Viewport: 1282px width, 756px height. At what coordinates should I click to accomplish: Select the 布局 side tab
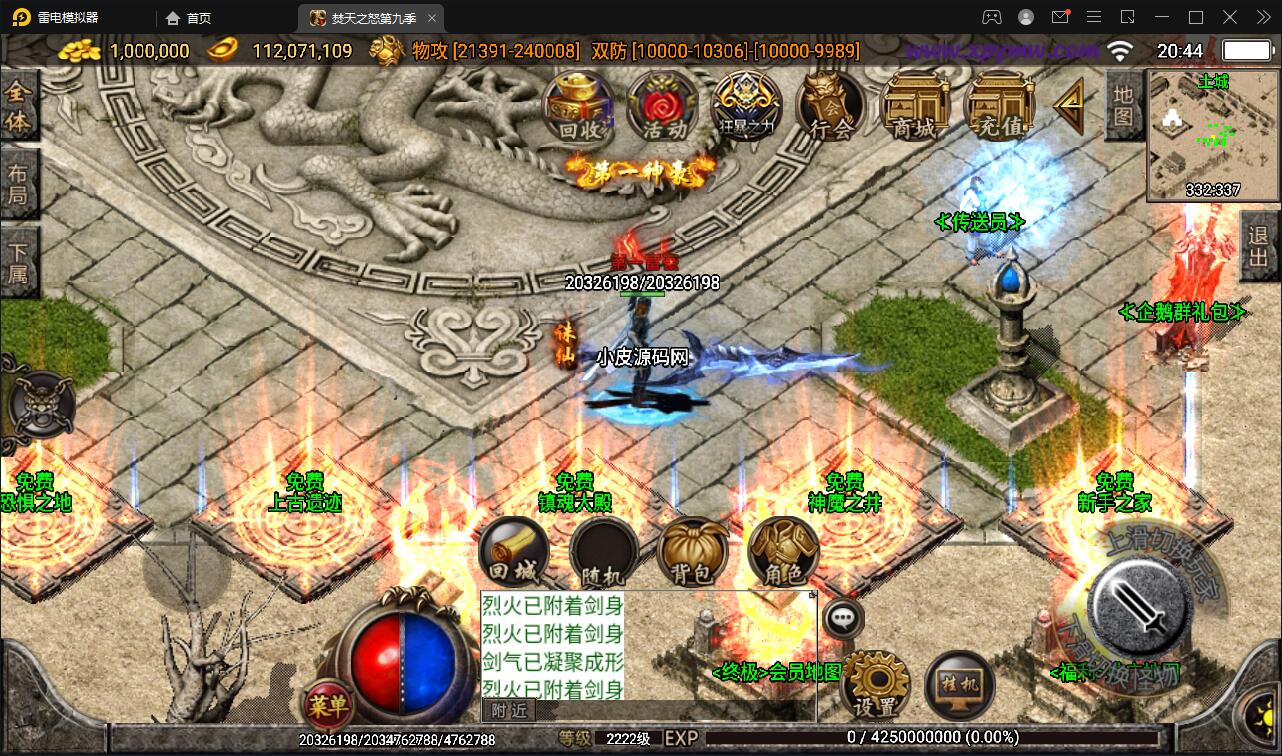point(19,183)
